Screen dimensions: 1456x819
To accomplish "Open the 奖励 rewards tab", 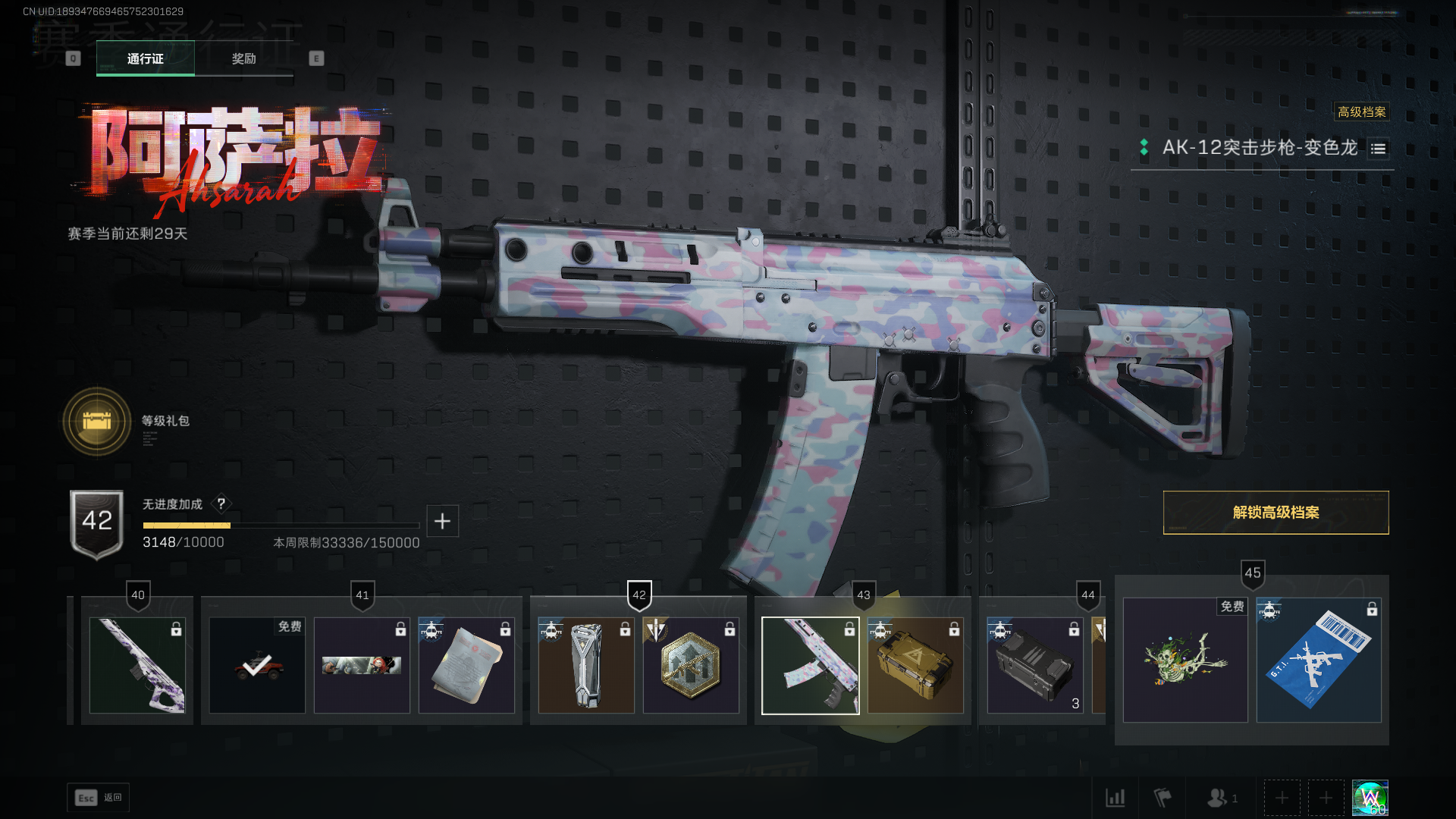I will pos(243,58).
